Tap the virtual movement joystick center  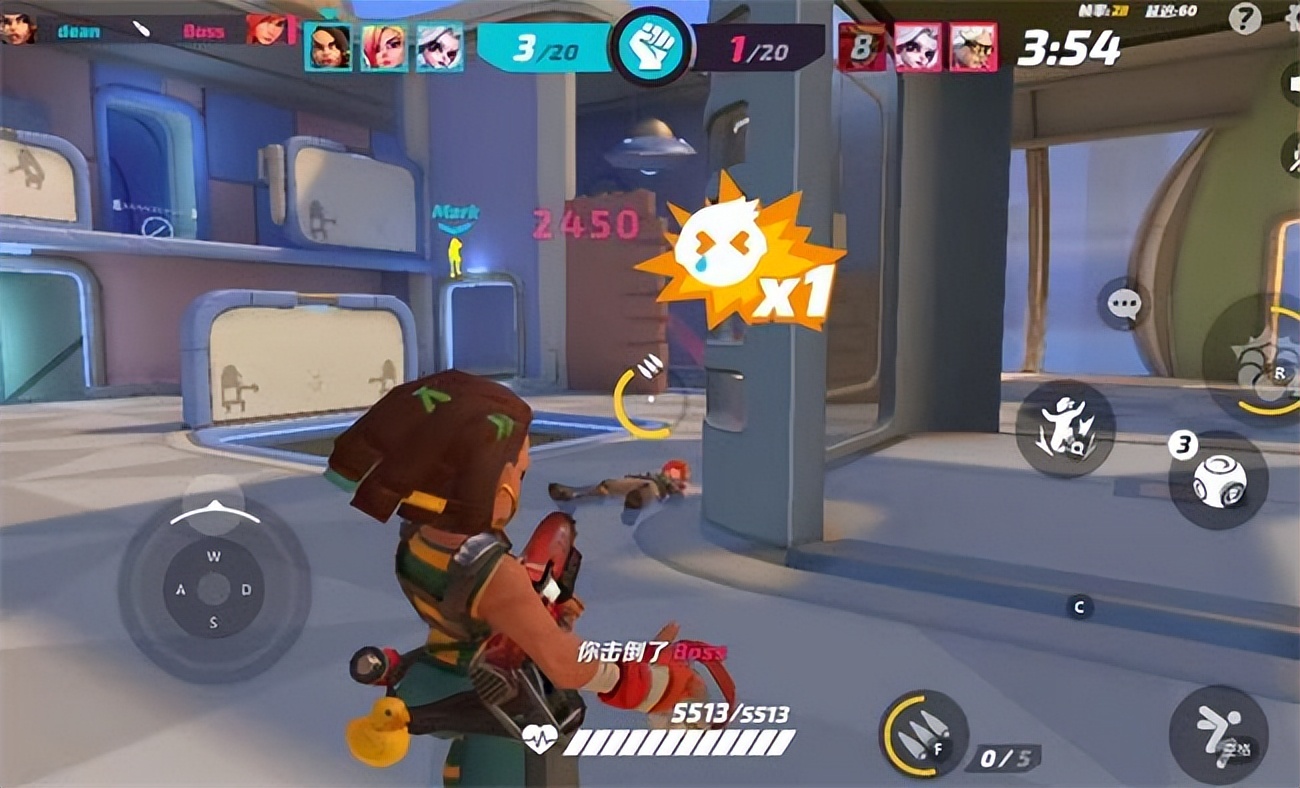213,588
